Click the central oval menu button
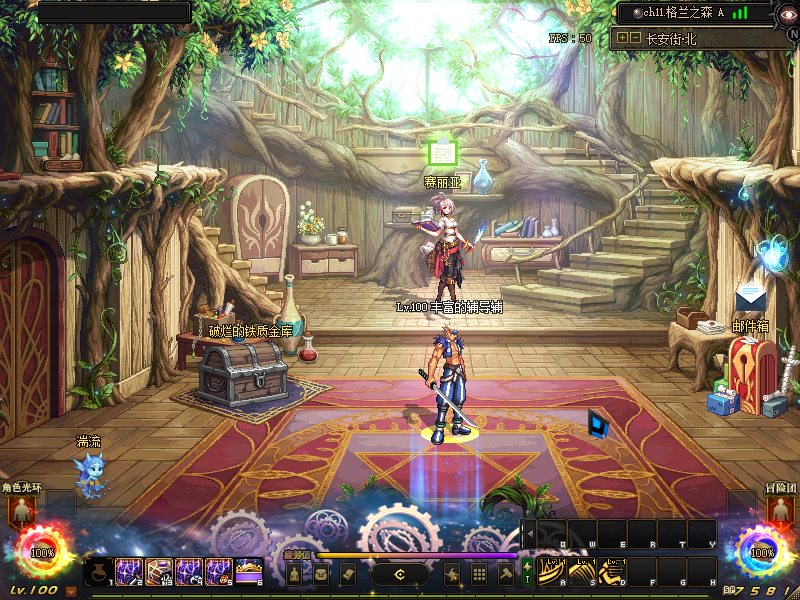The image size is (800, 600). [400, 574]
